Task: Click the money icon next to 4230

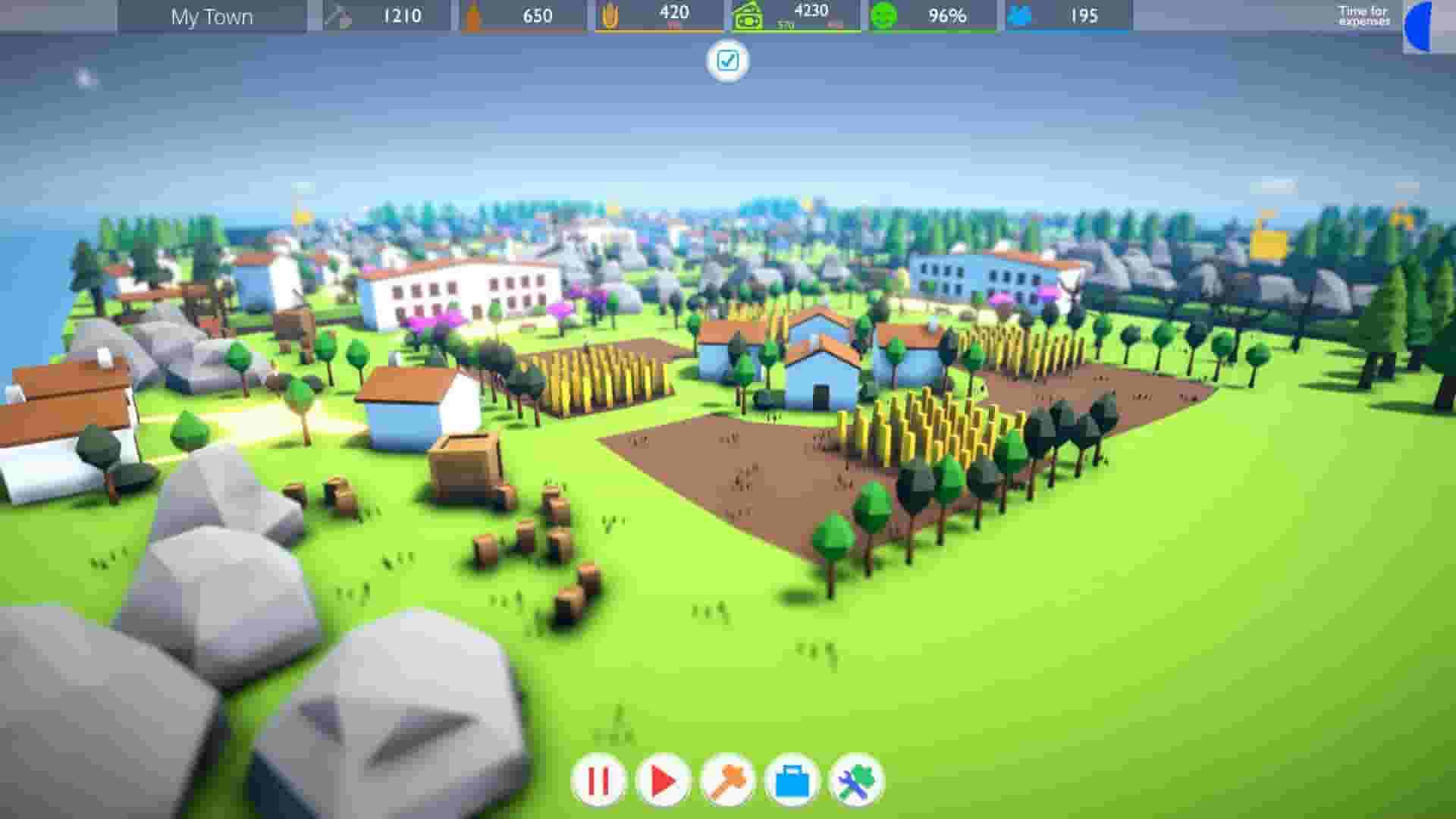Action: coord(748,15)
